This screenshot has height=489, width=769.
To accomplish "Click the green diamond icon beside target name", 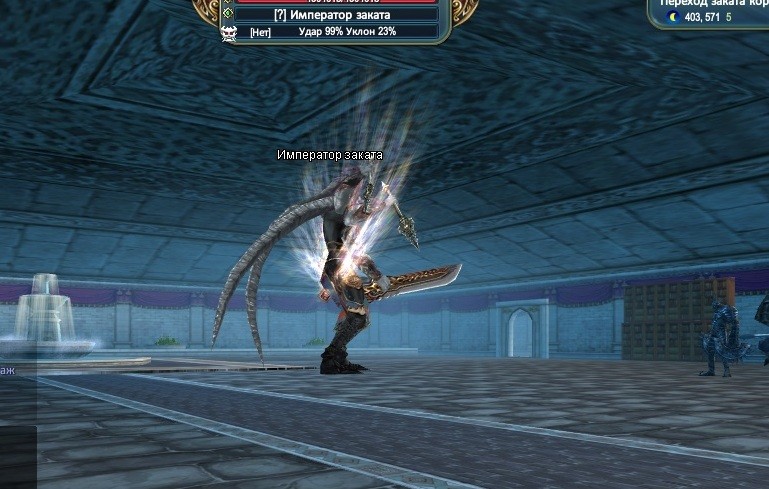I will coord(228,14).
